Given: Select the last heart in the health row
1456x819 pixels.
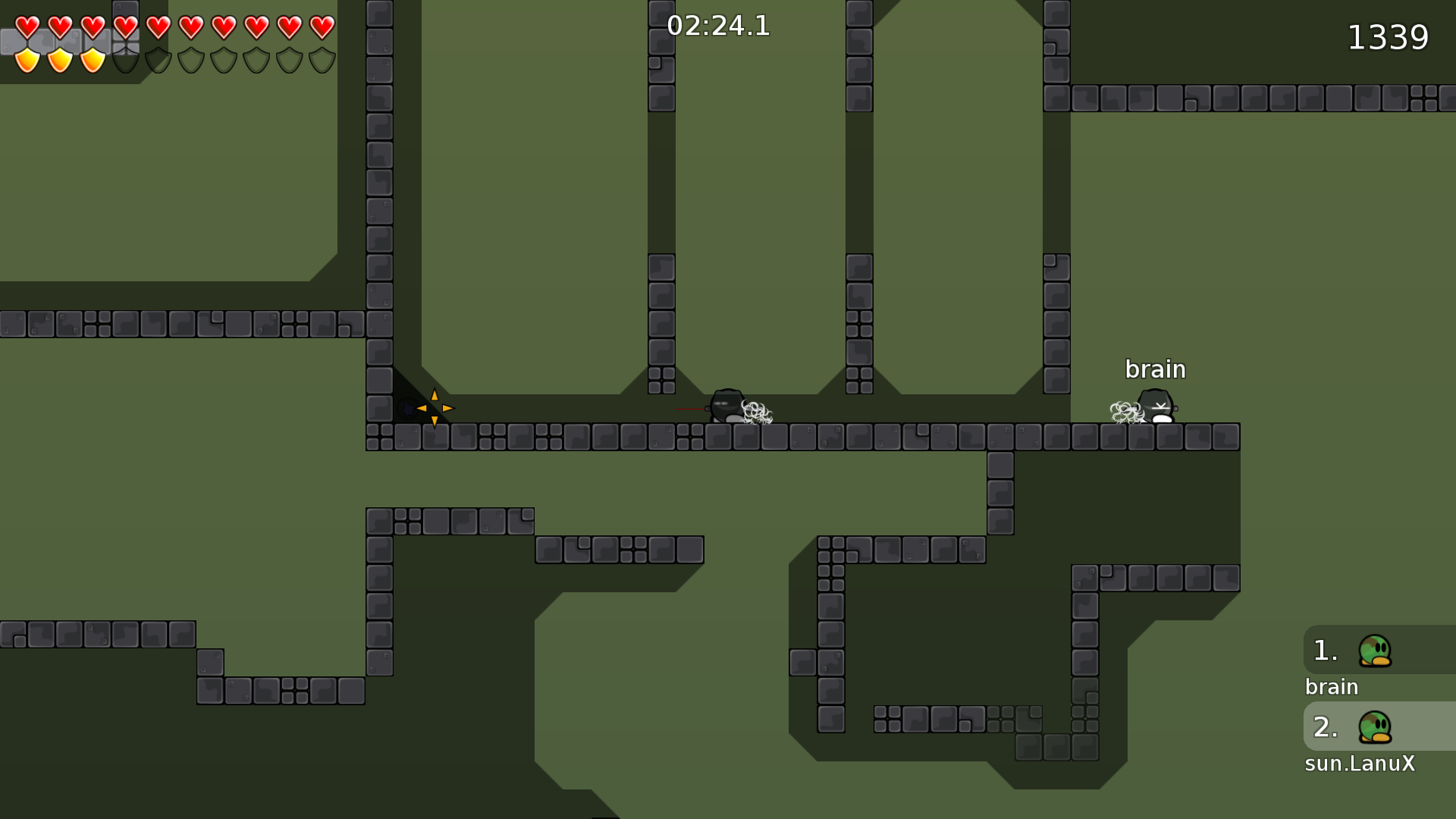Looking at the screenshot, I should pos(322,28).
